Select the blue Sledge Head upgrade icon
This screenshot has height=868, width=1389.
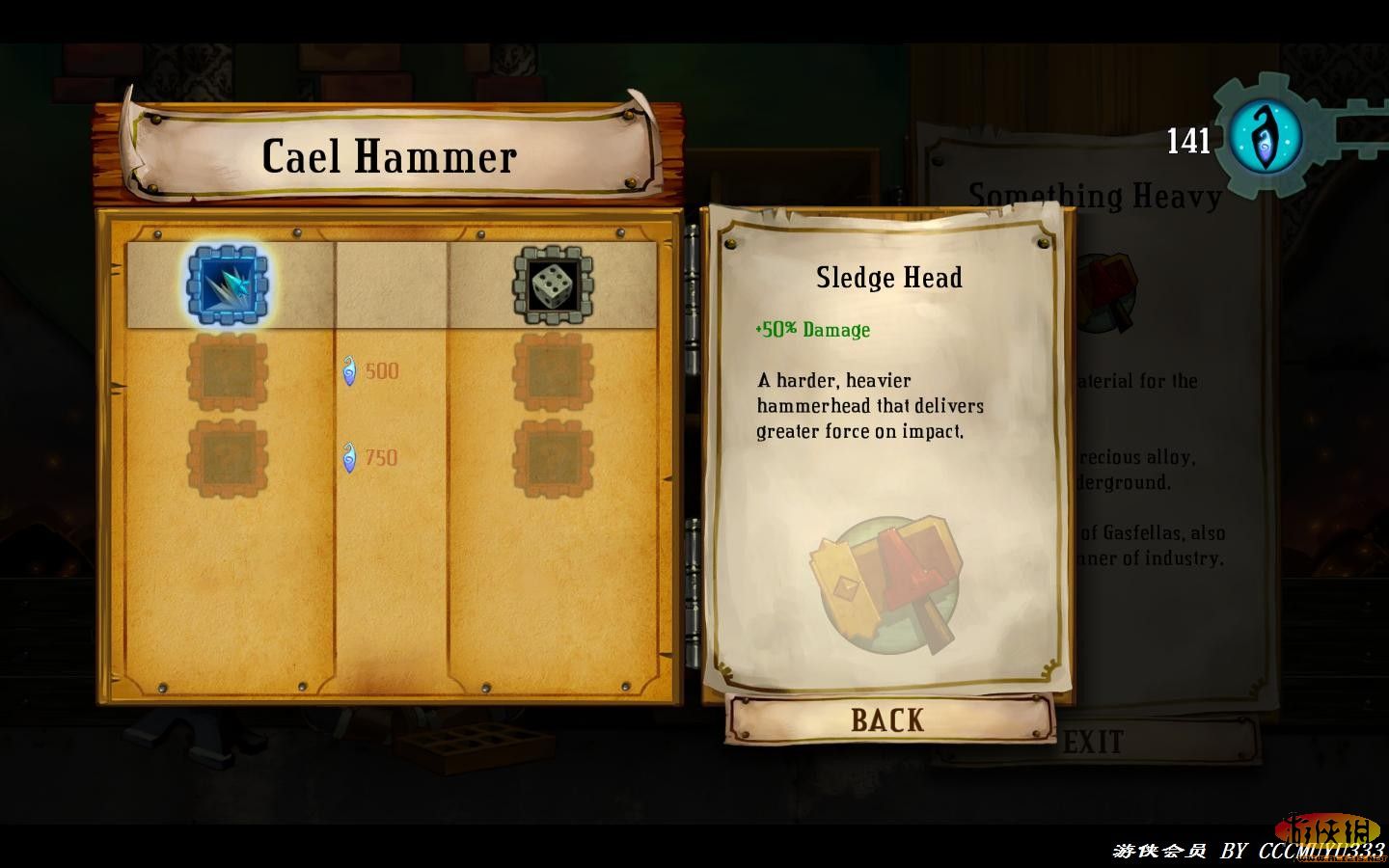coord(228,285)
